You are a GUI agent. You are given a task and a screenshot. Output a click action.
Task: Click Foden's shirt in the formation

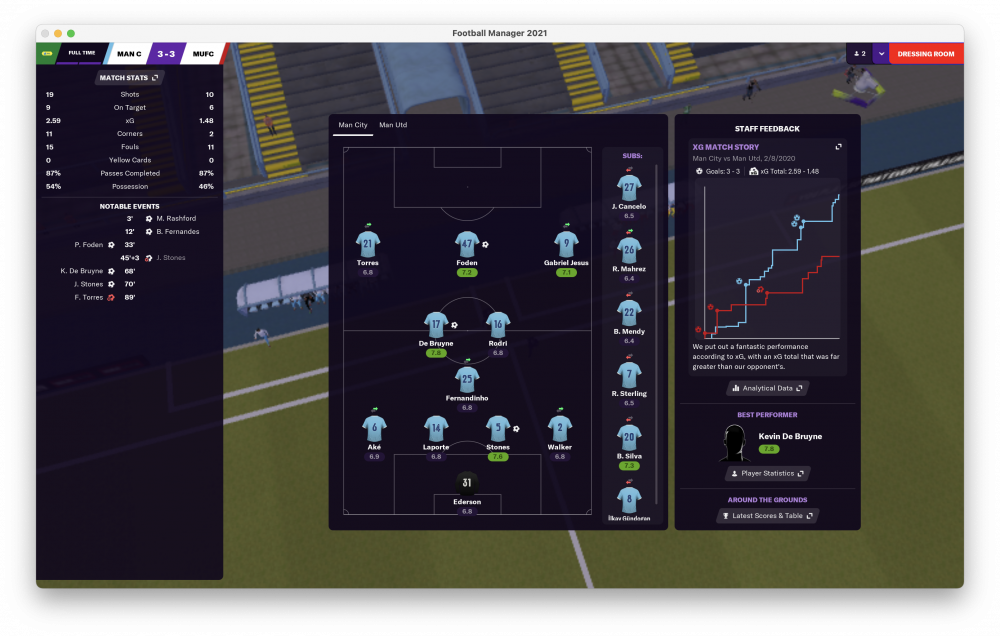click(467, 243)
